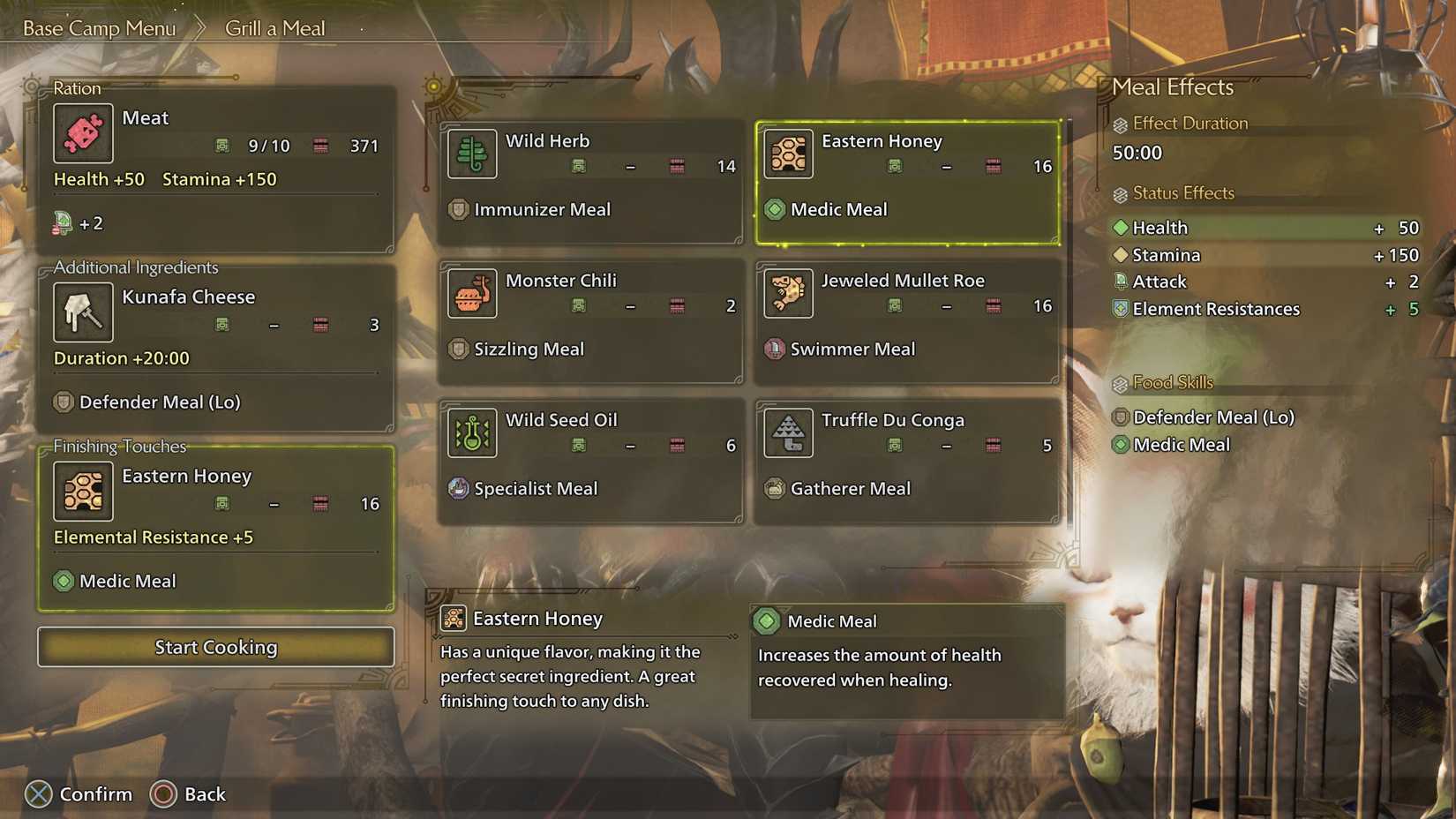This screenshot has width=1456, height=819.
Task: Expand the Additional Ingredients section
Action: coord(135,267)
